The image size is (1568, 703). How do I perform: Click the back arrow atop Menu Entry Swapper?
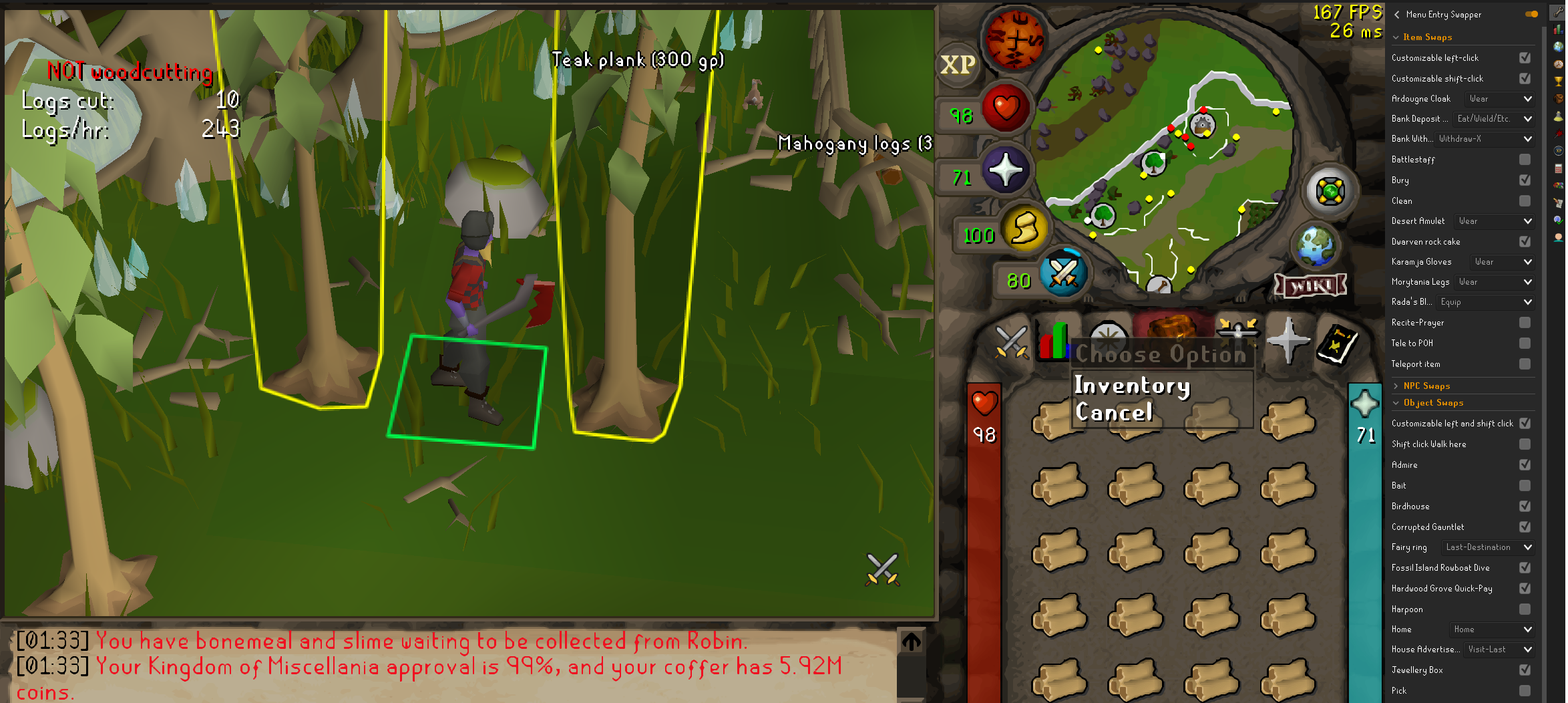(x=1396, y=14)
